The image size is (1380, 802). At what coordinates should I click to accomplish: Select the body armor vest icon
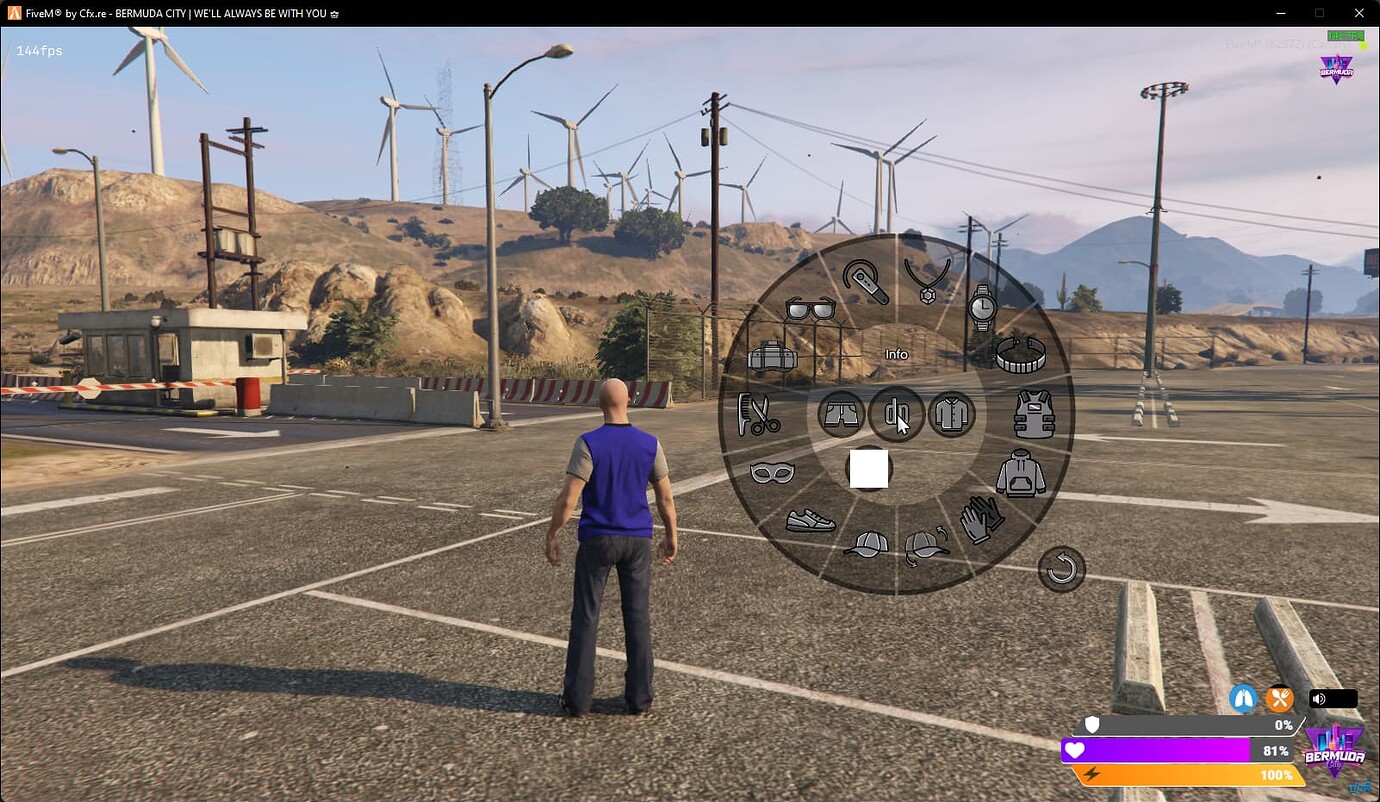tap(1035, 415)
